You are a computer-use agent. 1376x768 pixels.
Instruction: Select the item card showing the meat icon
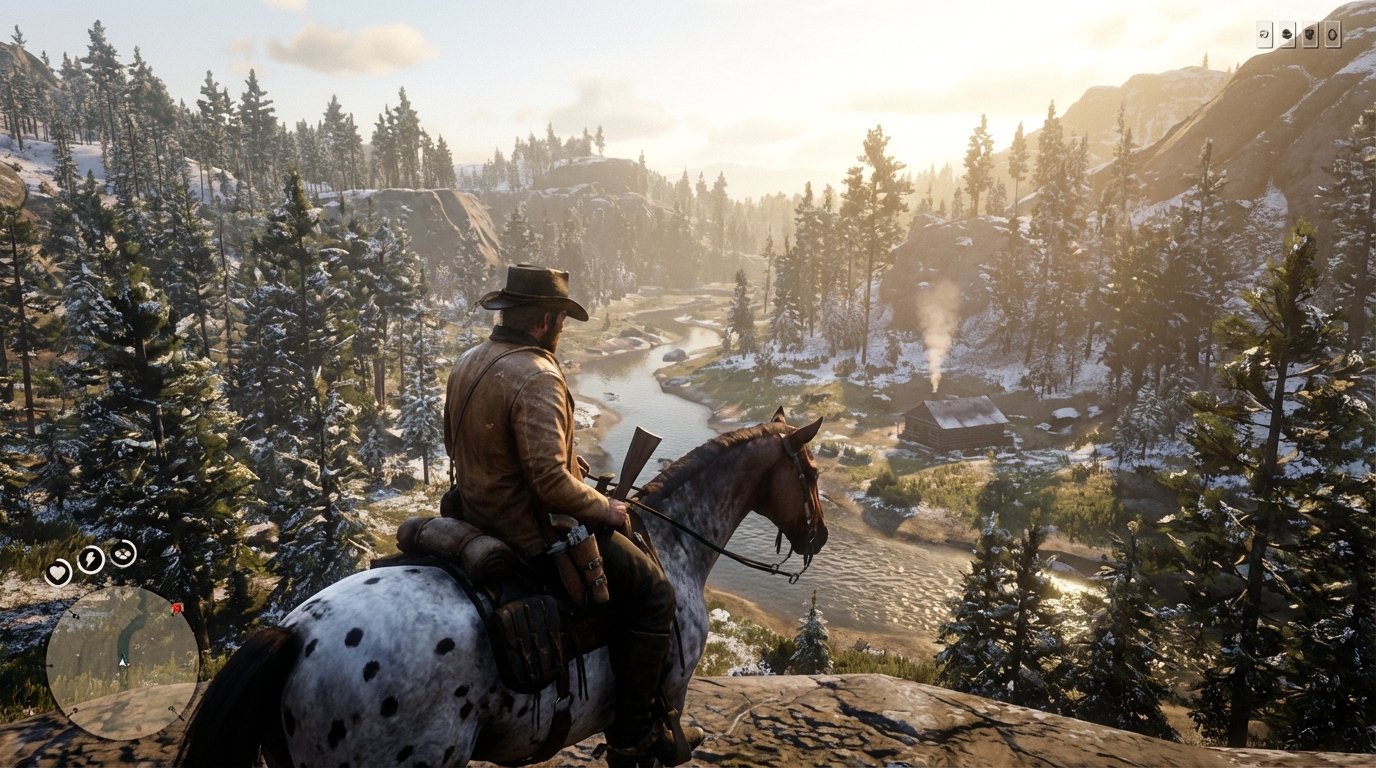[x=1310, y=35]
